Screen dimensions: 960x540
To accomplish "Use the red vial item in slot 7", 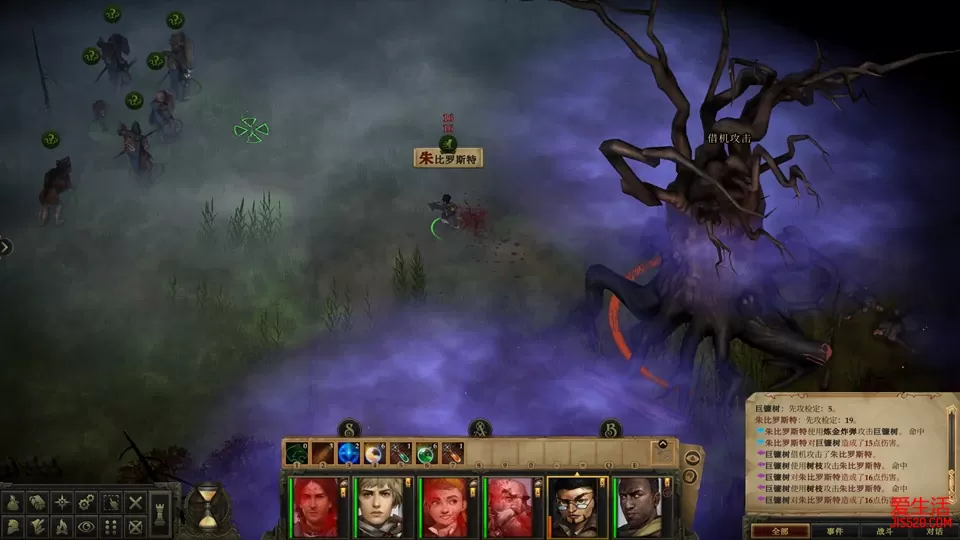I will click(x=452, y=454).
